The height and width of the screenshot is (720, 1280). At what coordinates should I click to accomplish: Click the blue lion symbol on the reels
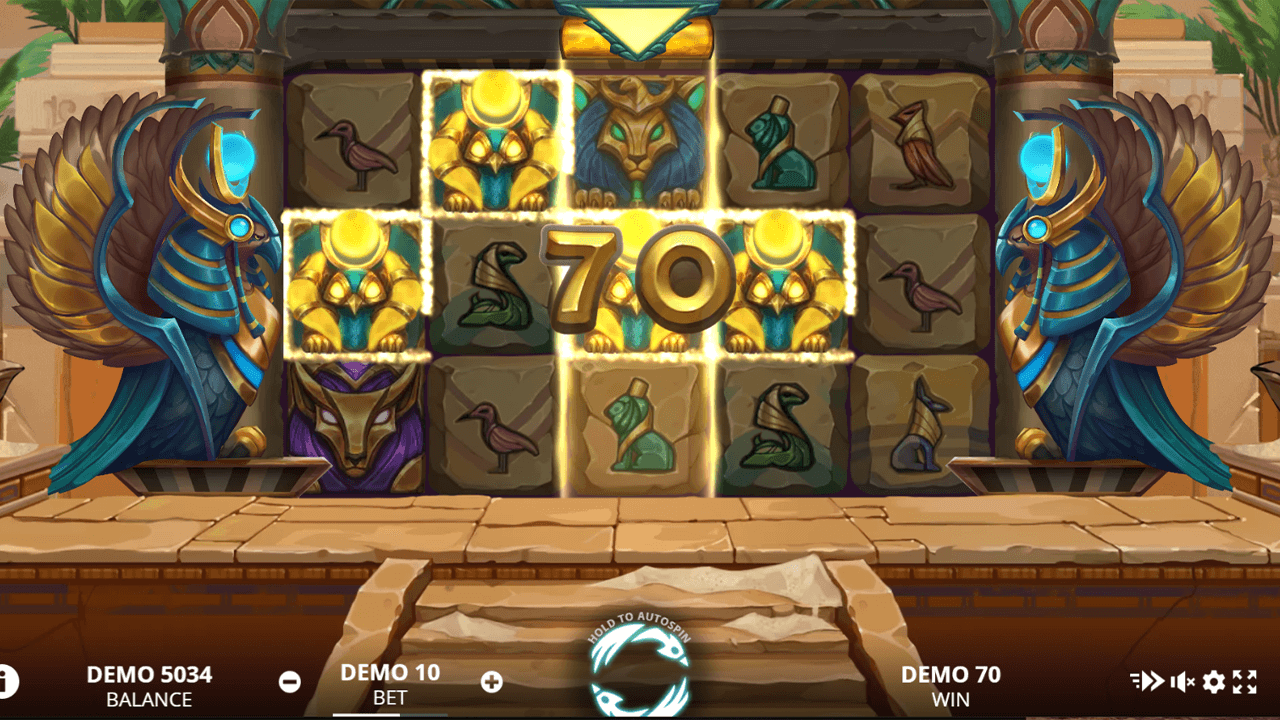point(639,140)
